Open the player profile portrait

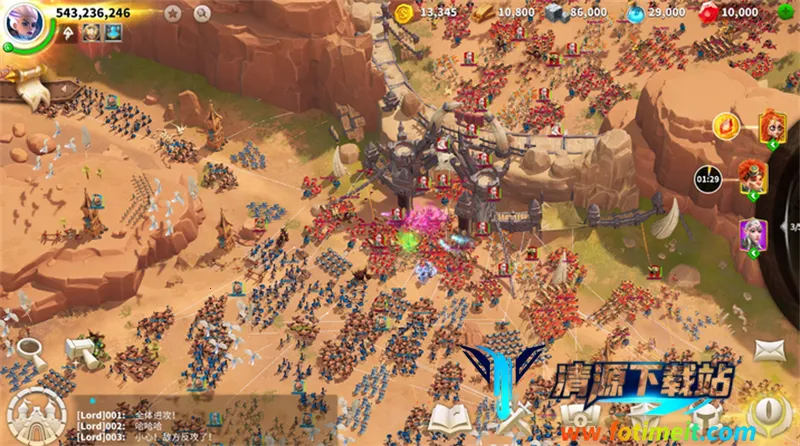[23, 23]
